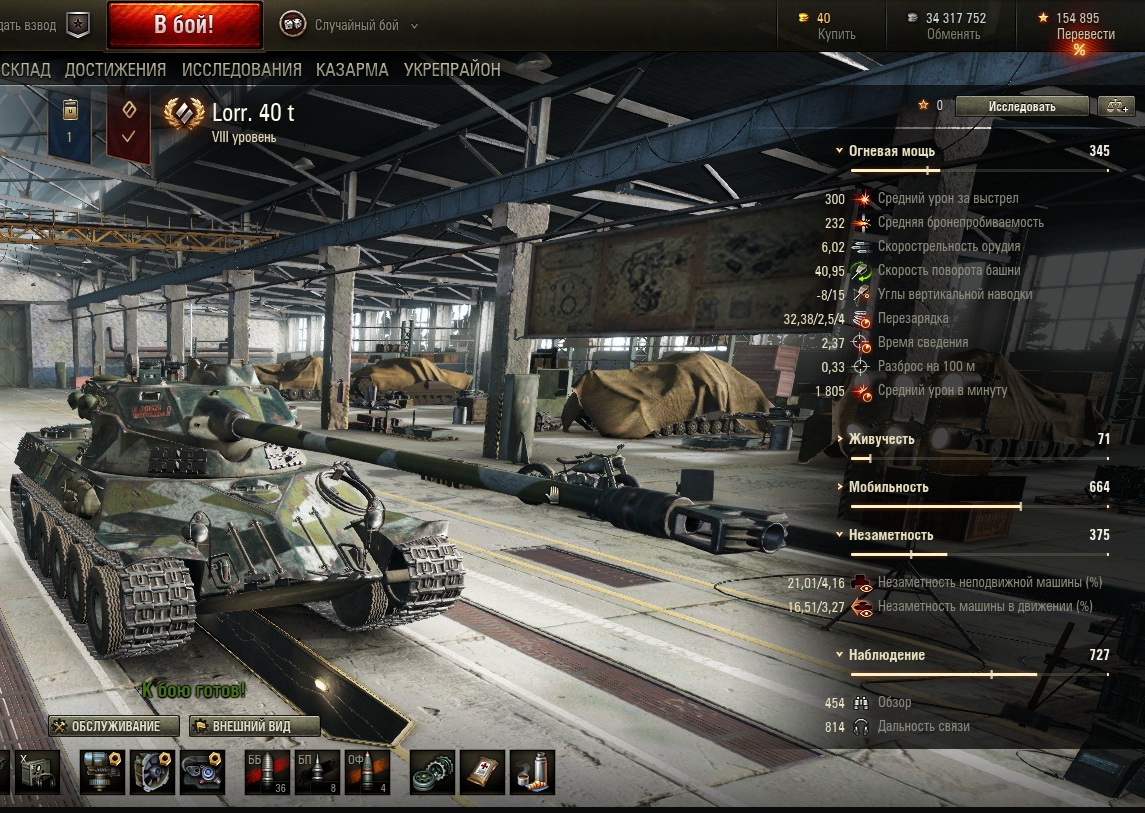Open the Внешний вид customization
1145x813 pixels.
pos(255,726)
